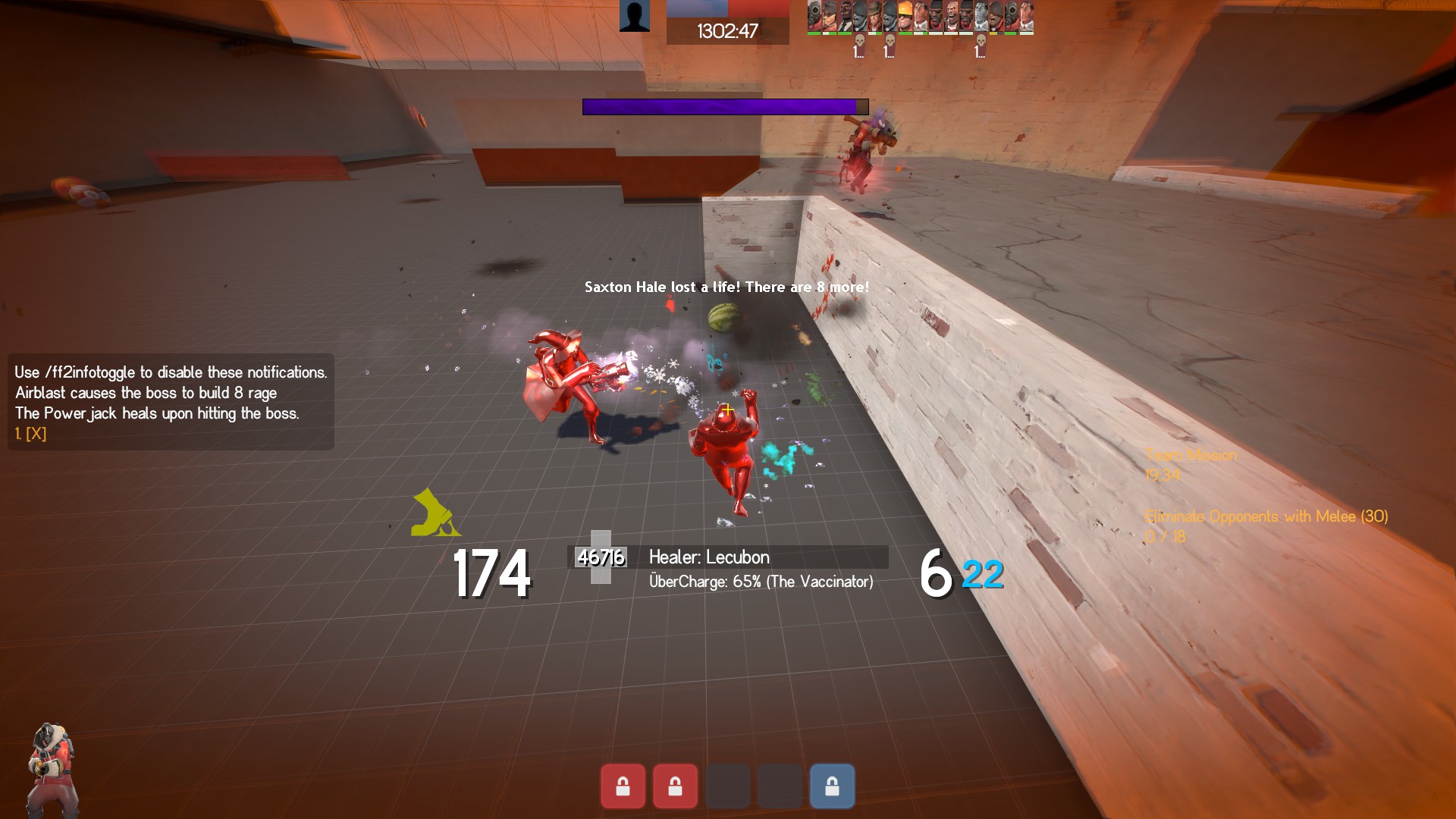The image size is (1456, 819).
Task: Select the Engineer portrait with yellow hard hat
Action: coord(905,17)
